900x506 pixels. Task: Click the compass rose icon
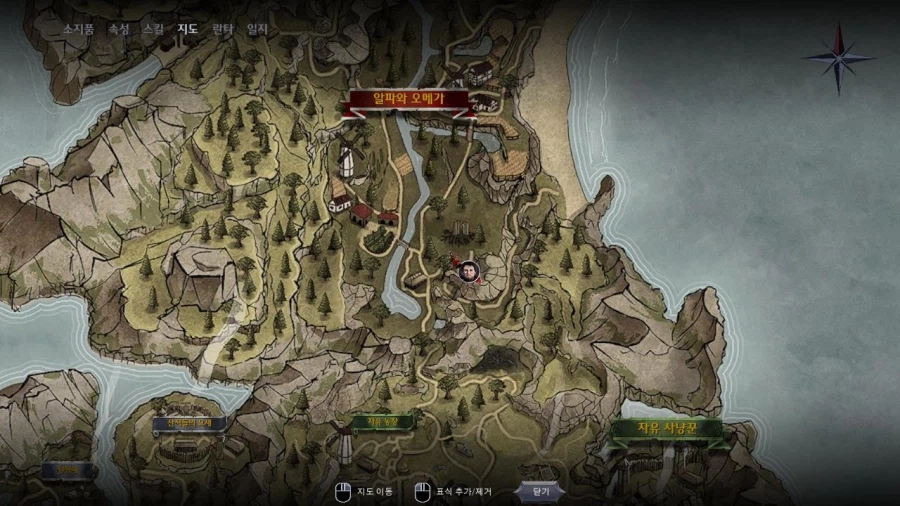(838, 57)
